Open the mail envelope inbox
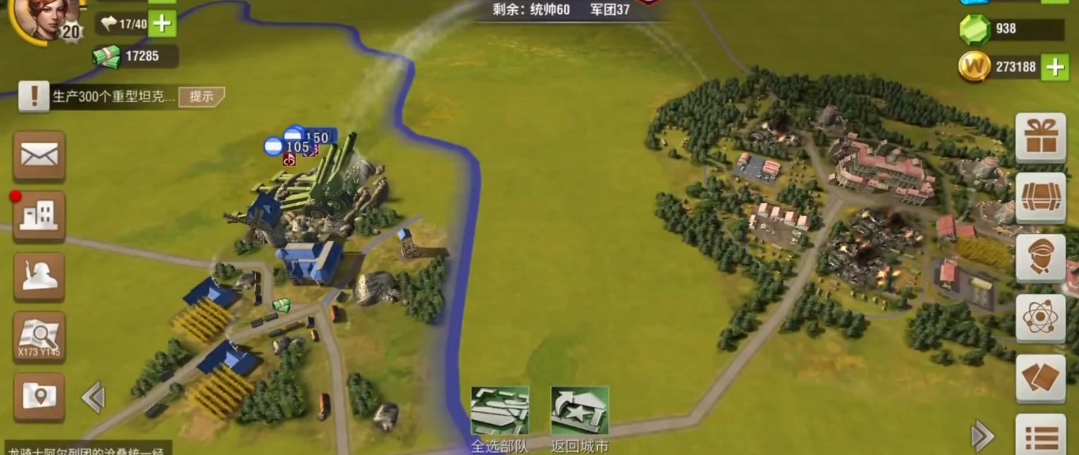Image resolution: width=1079 pixels, height=455 pixels. (39, 155)
